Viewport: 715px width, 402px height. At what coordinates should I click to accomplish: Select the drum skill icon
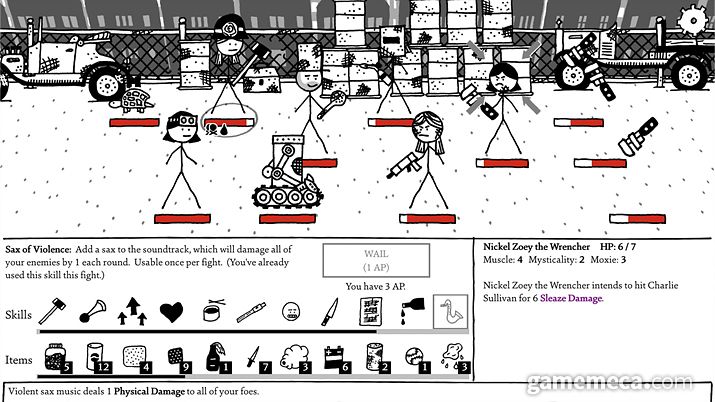pos(212,312)
